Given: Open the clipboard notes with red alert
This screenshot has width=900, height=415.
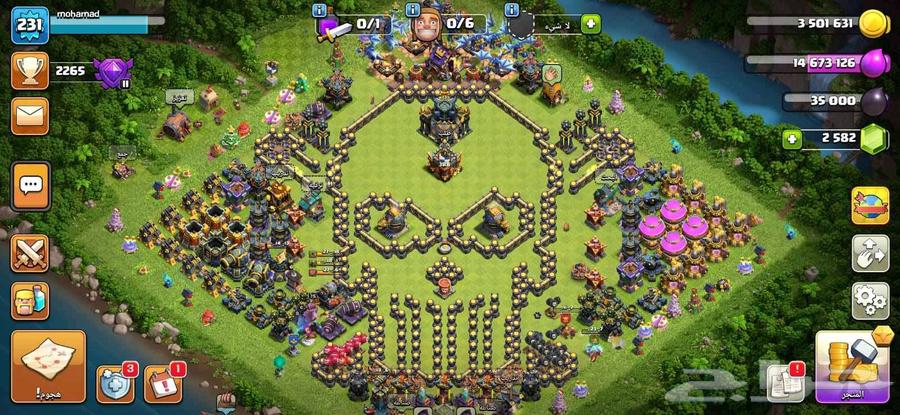Looking at the screenshot, I should 786,385.
